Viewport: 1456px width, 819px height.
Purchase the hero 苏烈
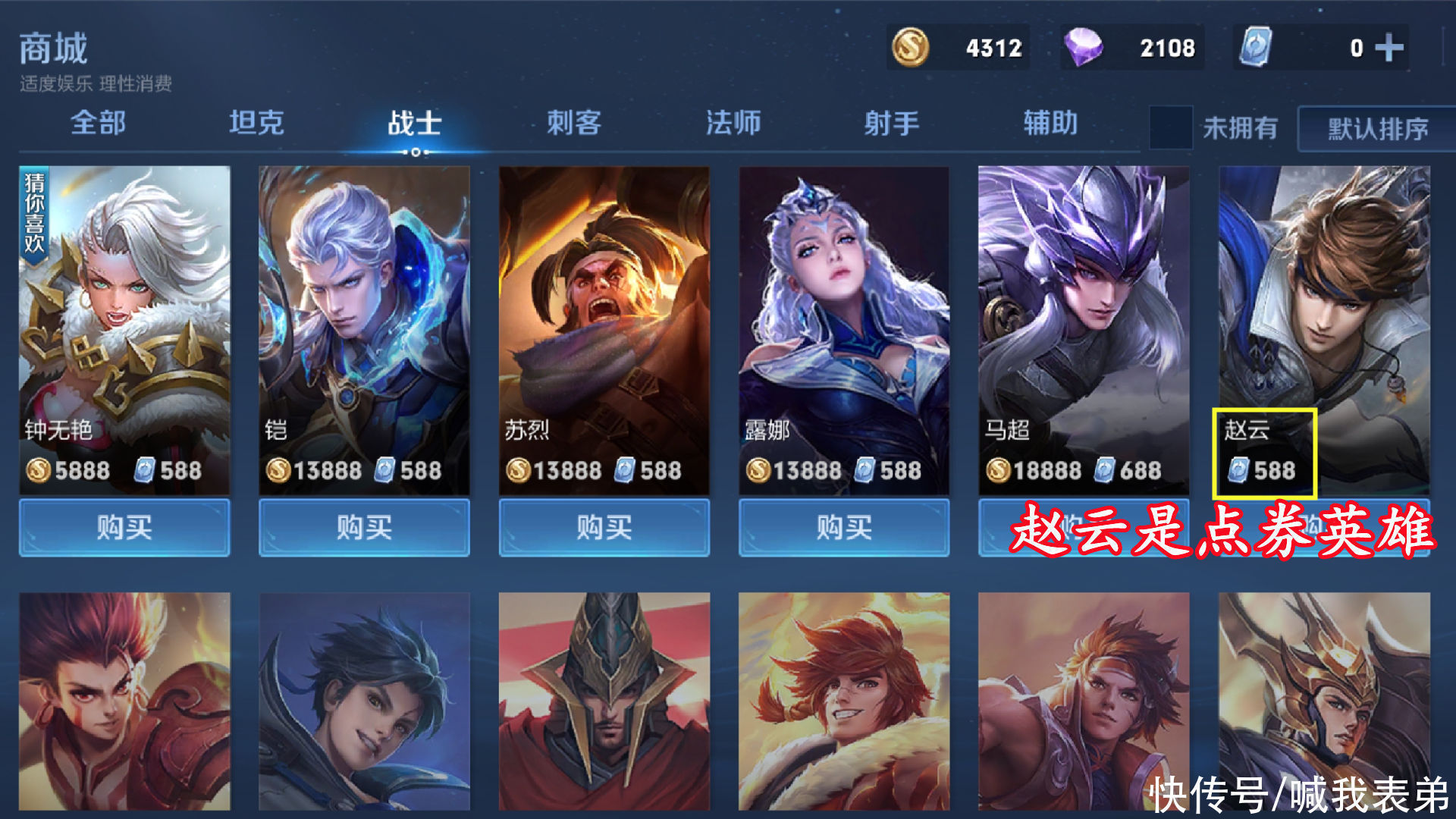(604, 527)
